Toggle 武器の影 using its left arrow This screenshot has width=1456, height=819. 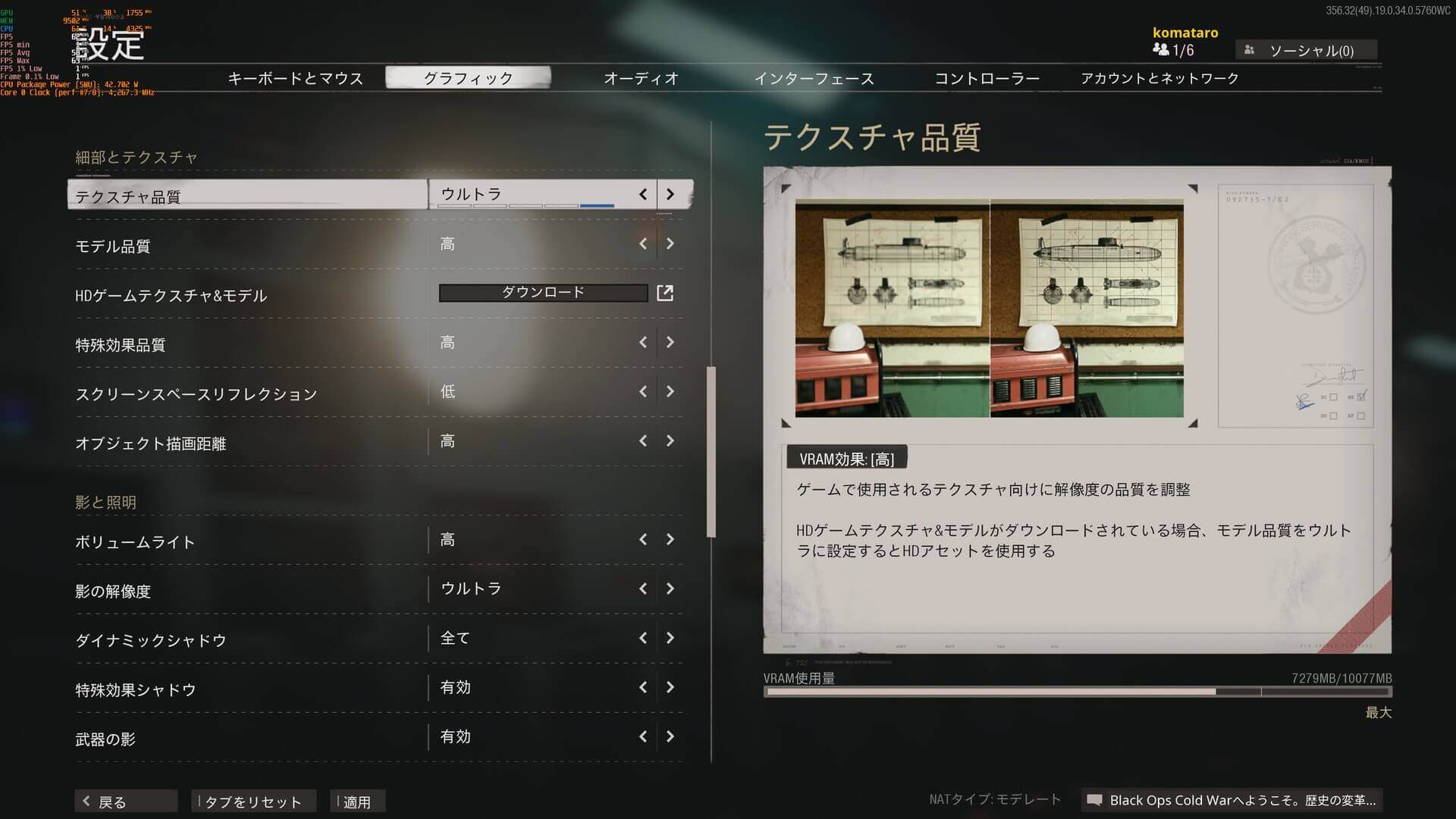[643, 736]
